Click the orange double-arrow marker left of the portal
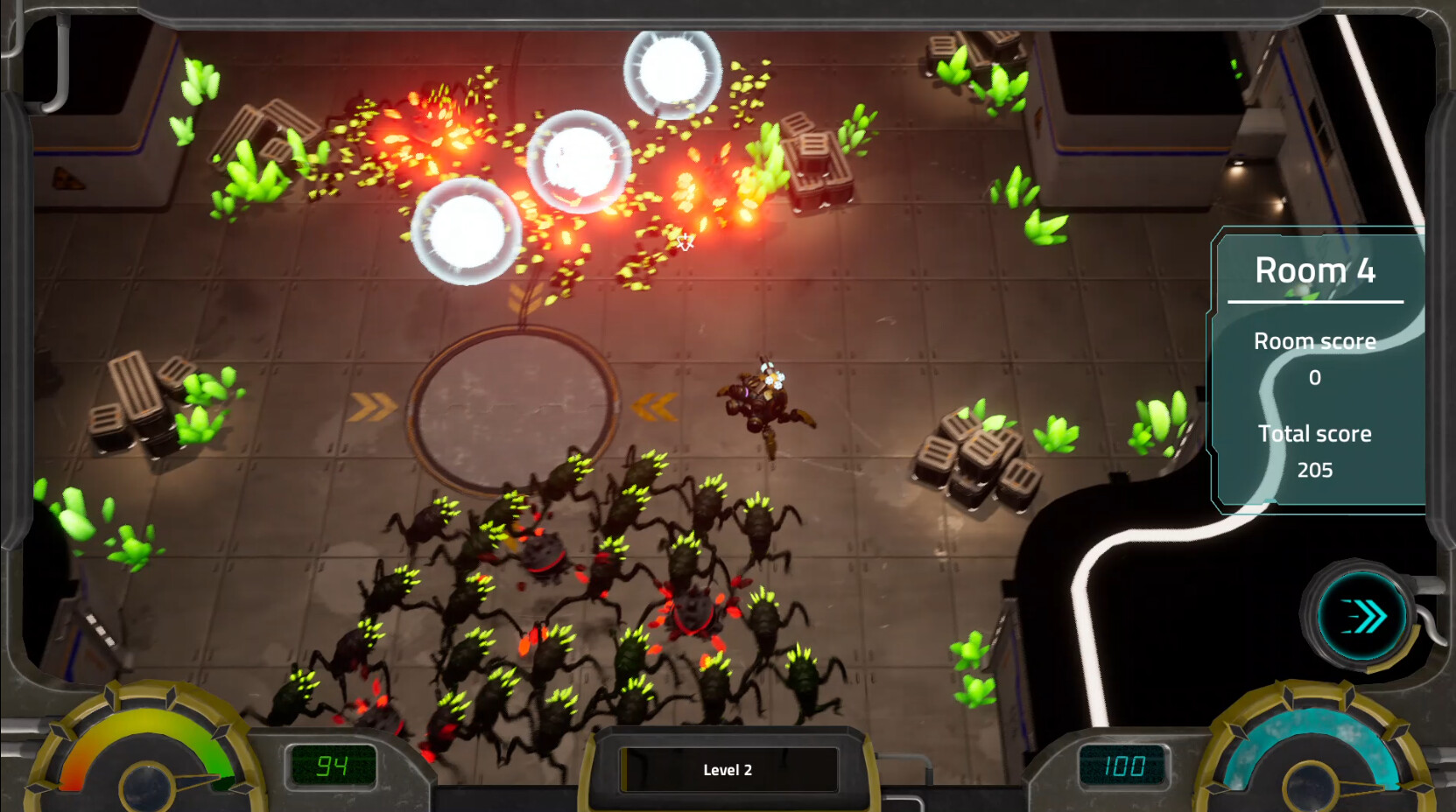The height and width of the screenshot is (812, 1456). (x=371, y=406)
